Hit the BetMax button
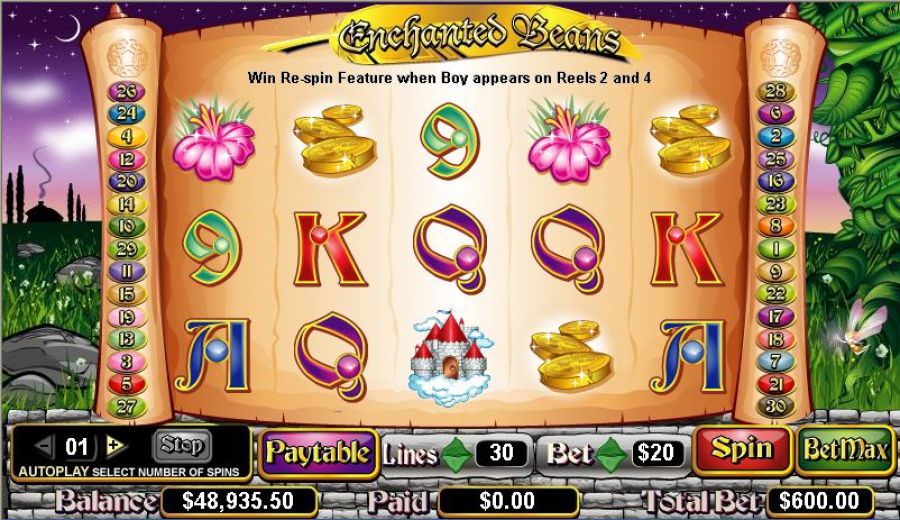The image size is (900, 520). (846, 451)
